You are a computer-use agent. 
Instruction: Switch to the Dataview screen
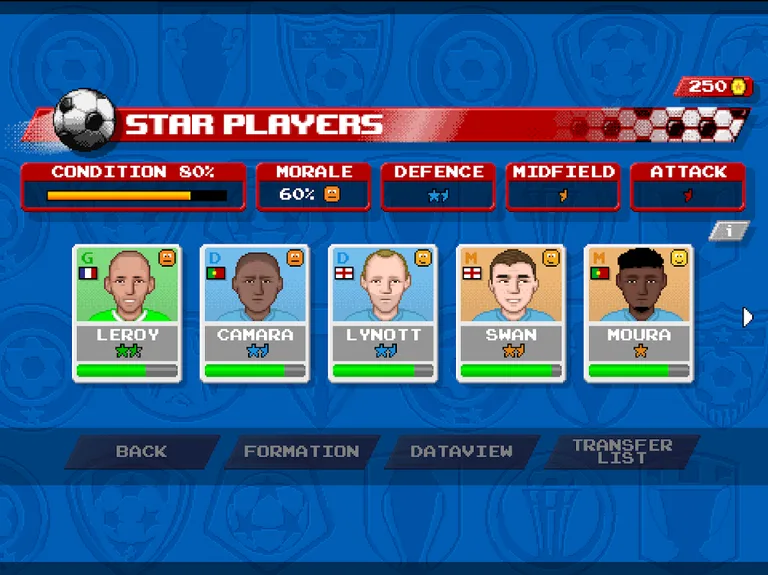(461, 452)
